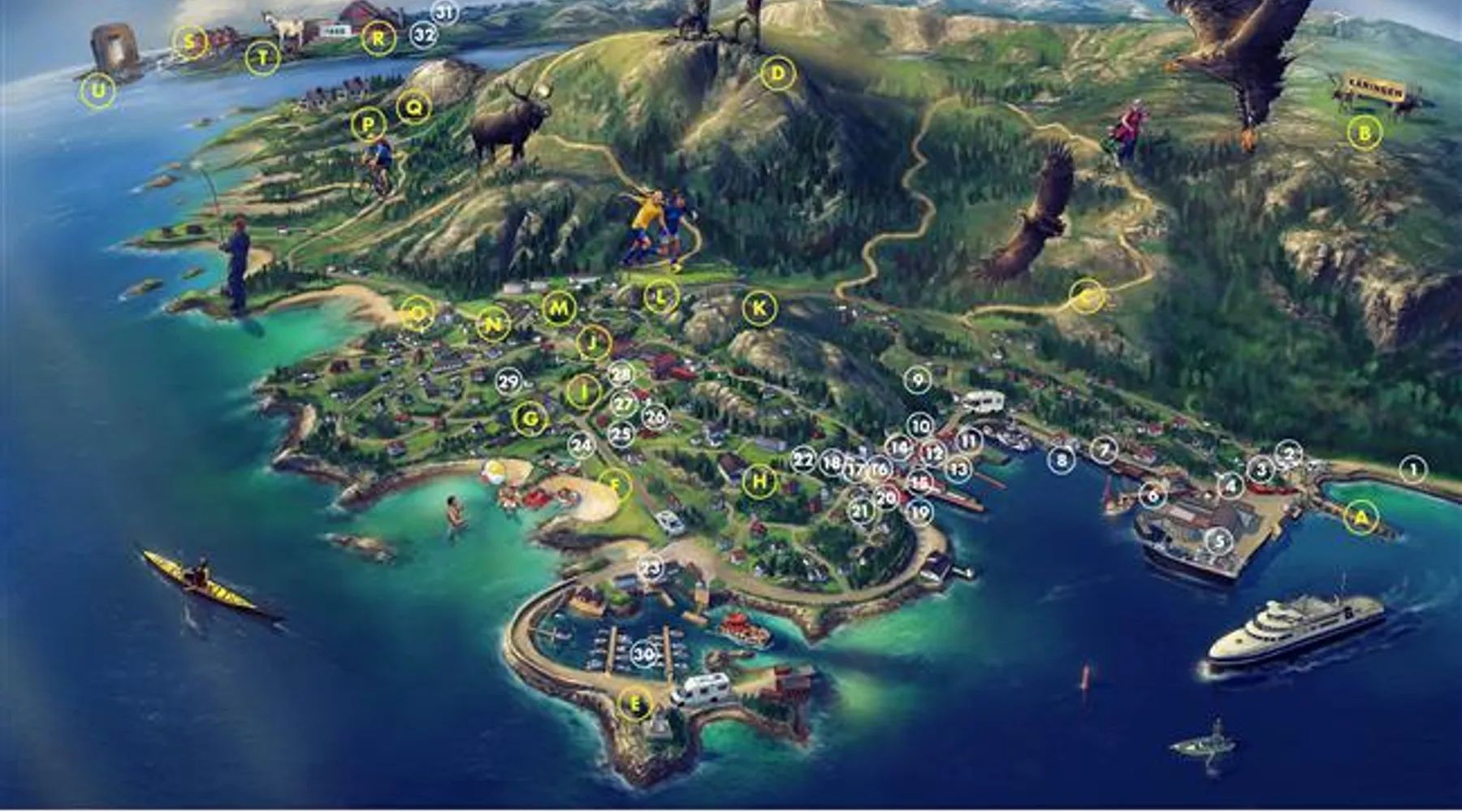Viewport: 1462px width, 812px height.
Task: Click yellow marker P above the cyclist
Action: tap(369, 125)
